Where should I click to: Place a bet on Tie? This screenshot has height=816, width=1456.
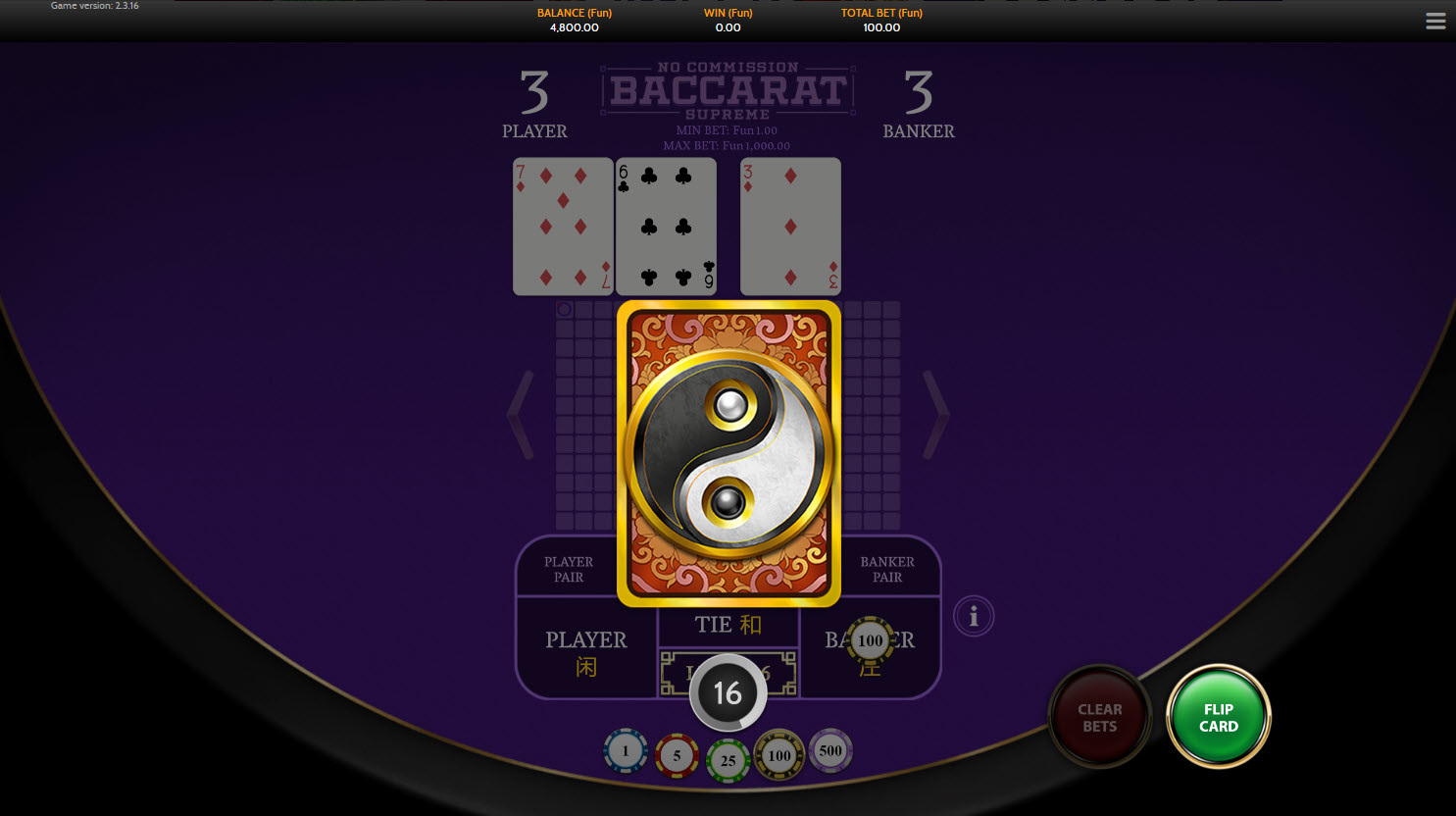pos(728,625)
